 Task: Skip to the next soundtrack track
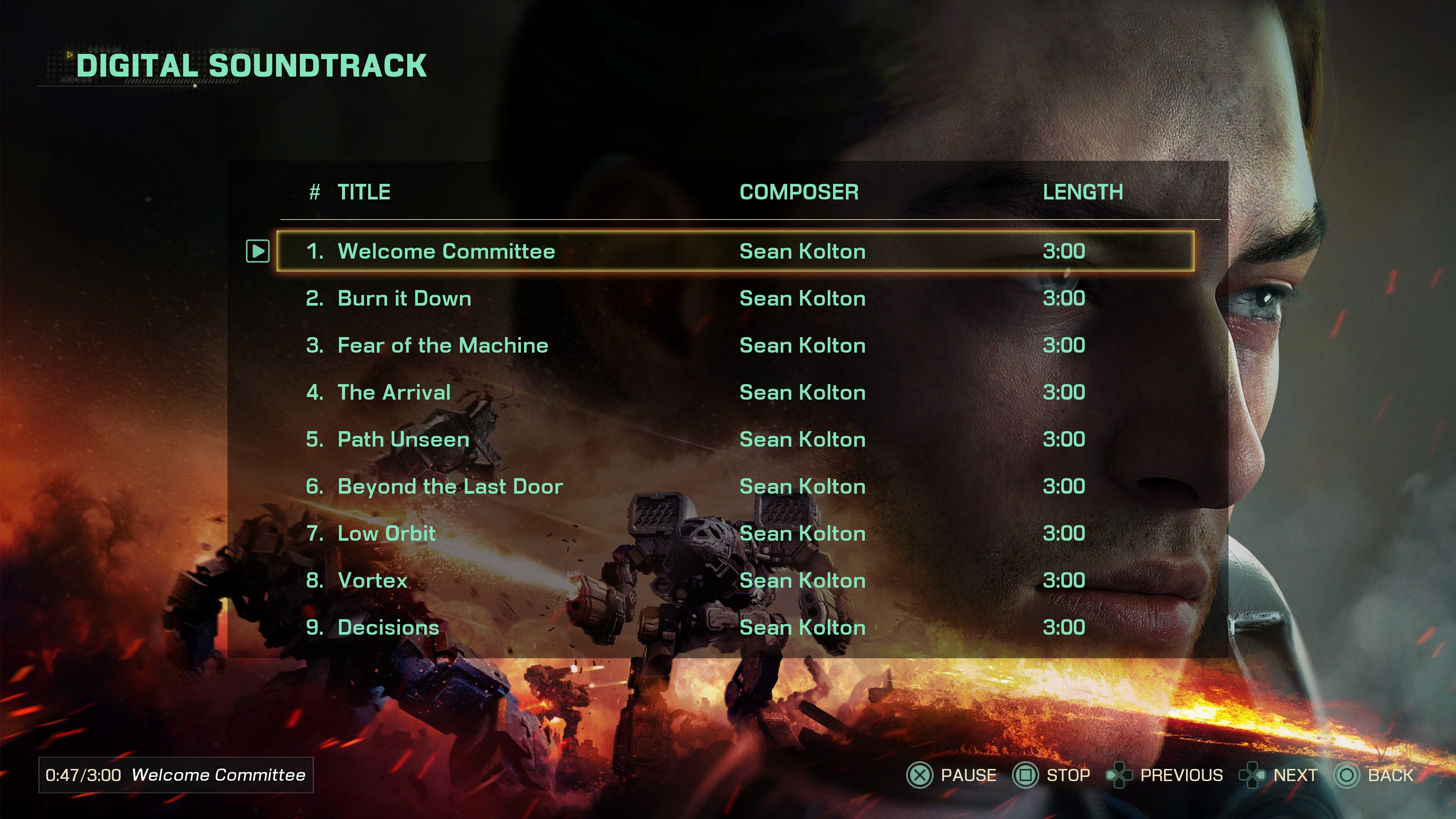pos(1252,775)
